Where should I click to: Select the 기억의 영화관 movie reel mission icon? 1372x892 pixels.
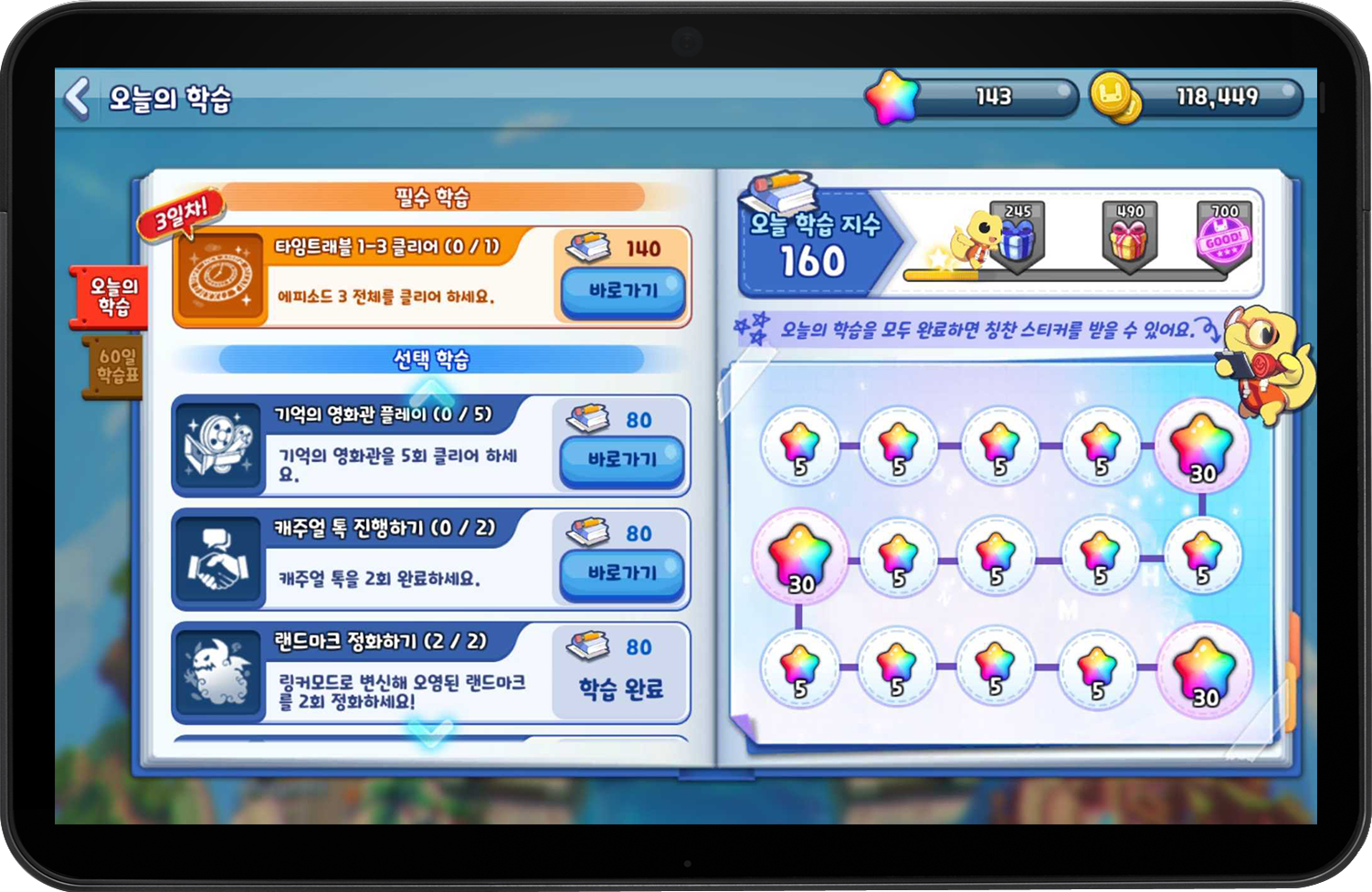(219, 445)
